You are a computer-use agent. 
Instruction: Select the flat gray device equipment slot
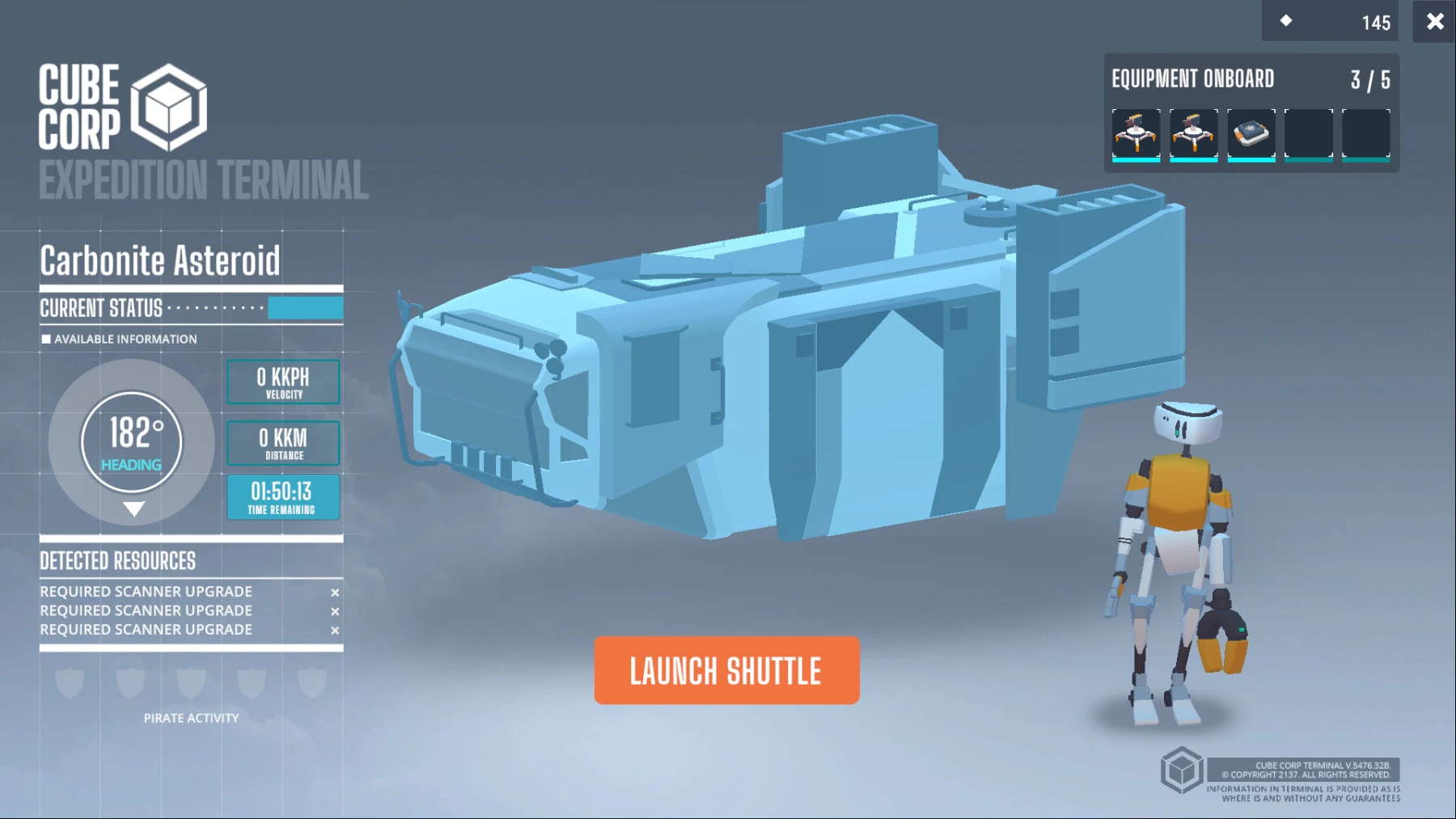point(1251,133)
